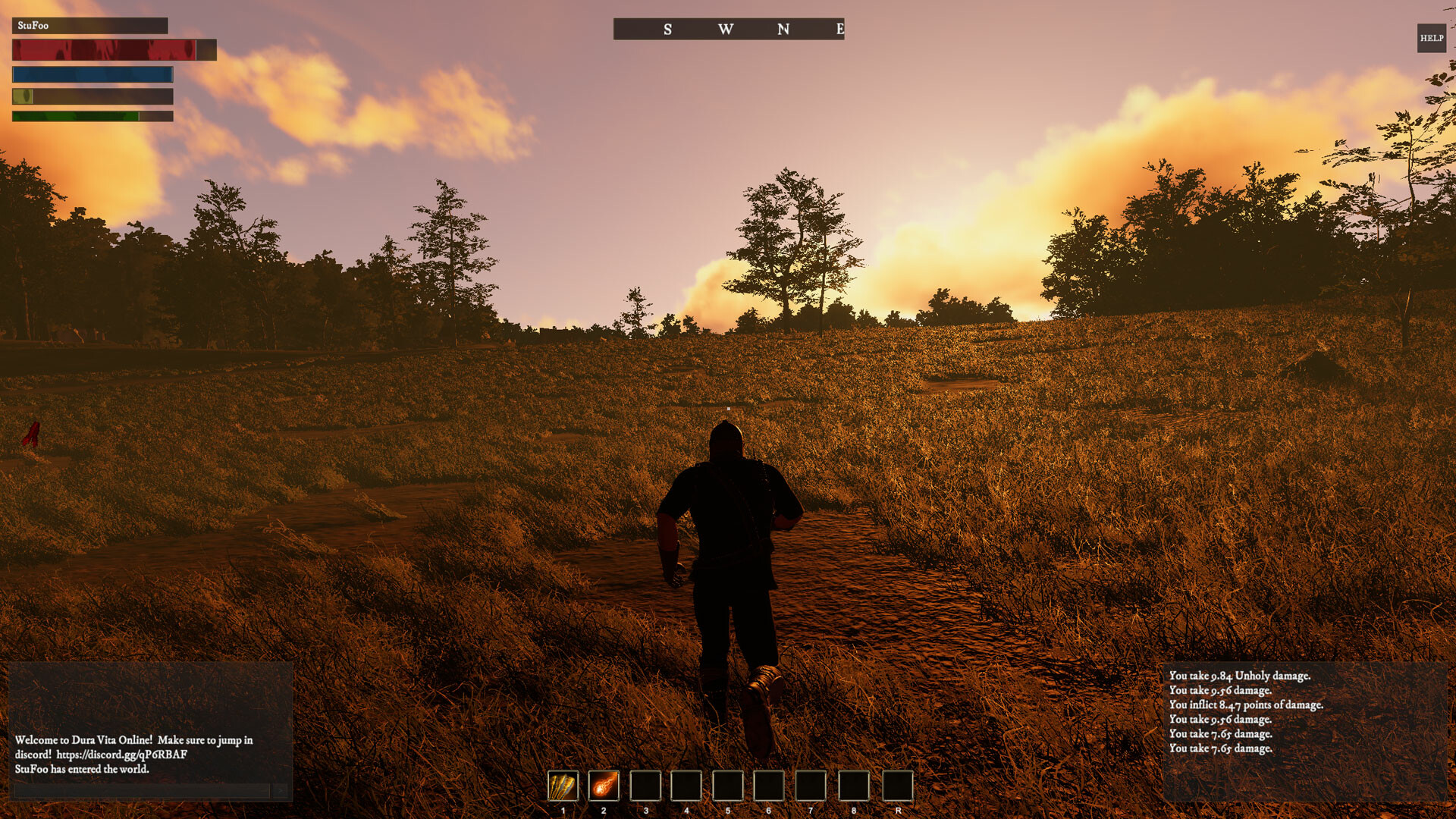1456x819 pixels.
Task: Click the empty hotbar slot 3
Action: (646, 787)
